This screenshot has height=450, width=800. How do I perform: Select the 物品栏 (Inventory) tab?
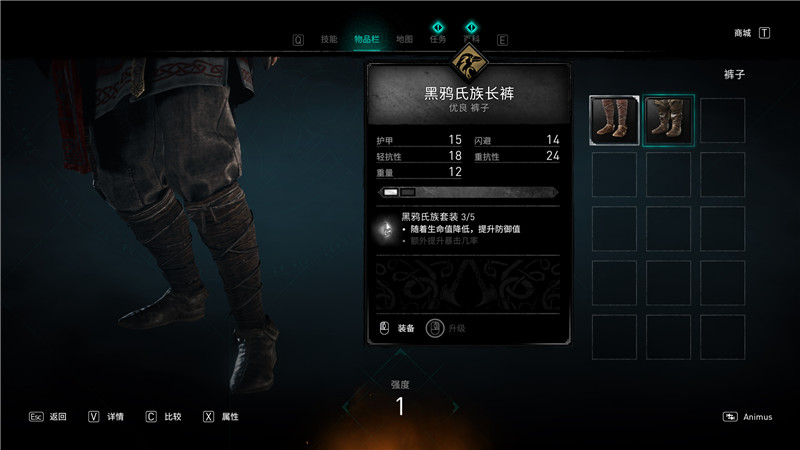pos(366,40)
